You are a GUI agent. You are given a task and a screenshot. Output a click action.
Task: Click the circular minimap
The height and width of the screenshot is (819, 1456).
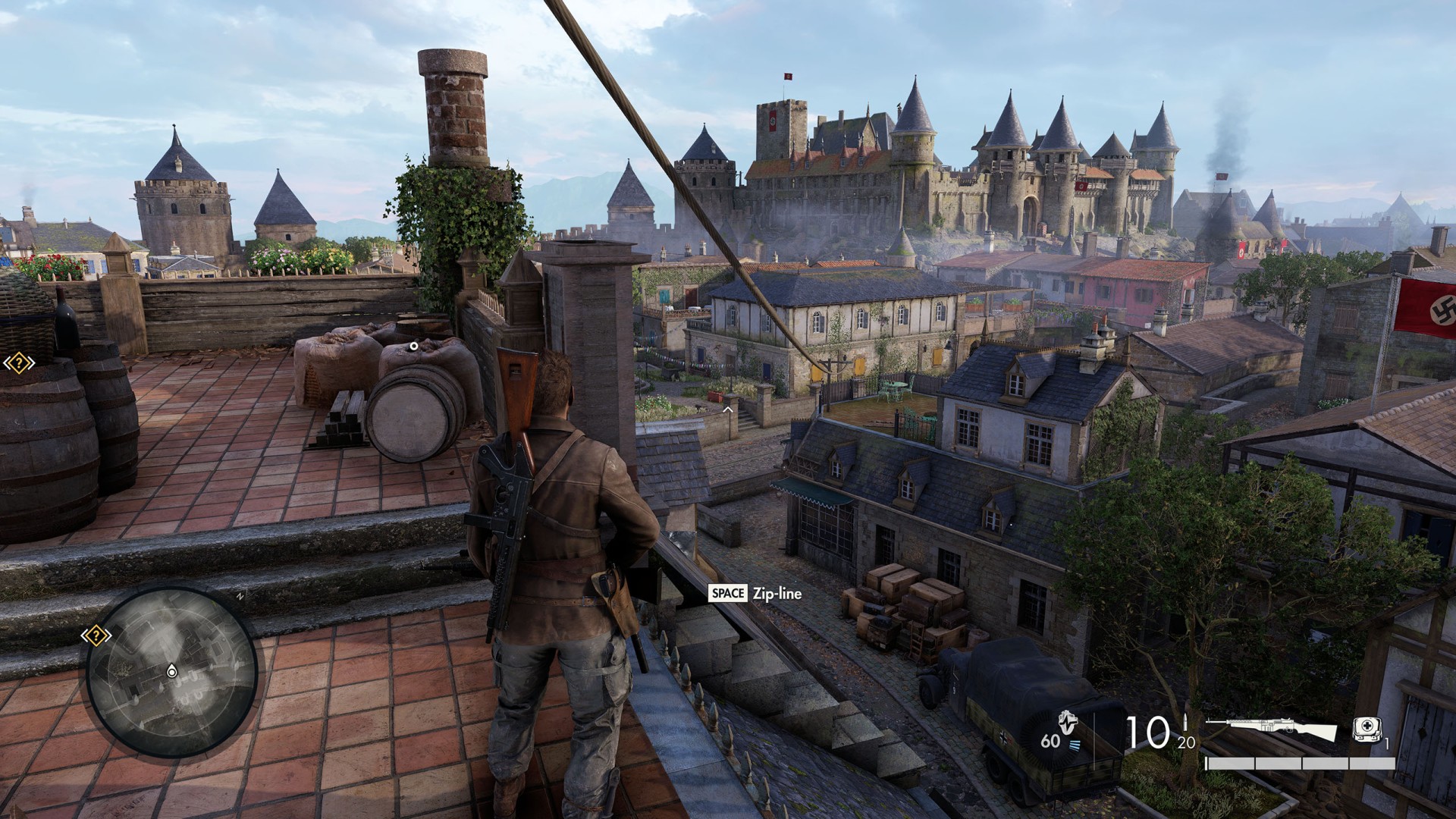[x=171, y=672]
